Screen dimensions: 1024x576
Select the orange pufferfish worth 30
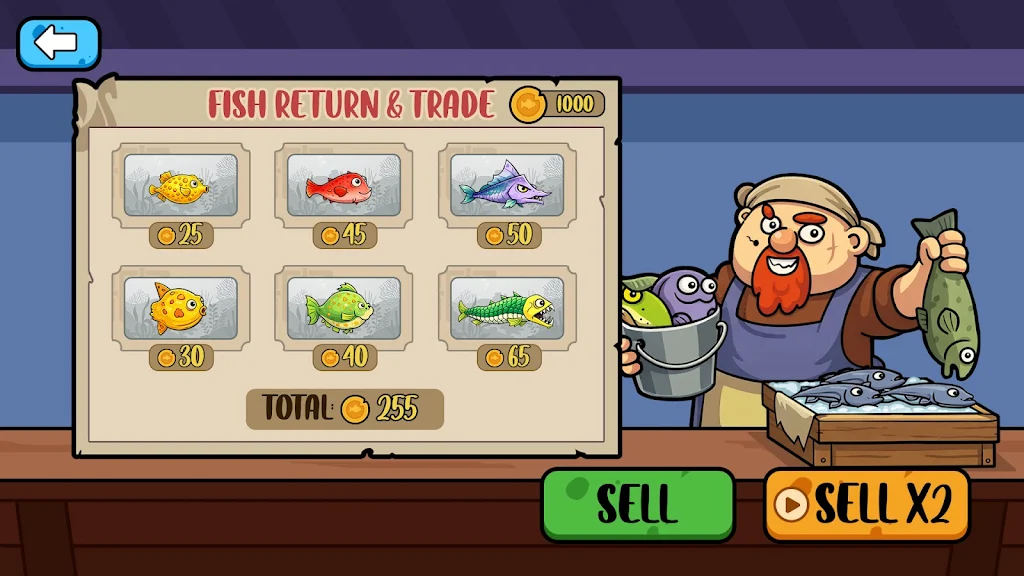180,307
